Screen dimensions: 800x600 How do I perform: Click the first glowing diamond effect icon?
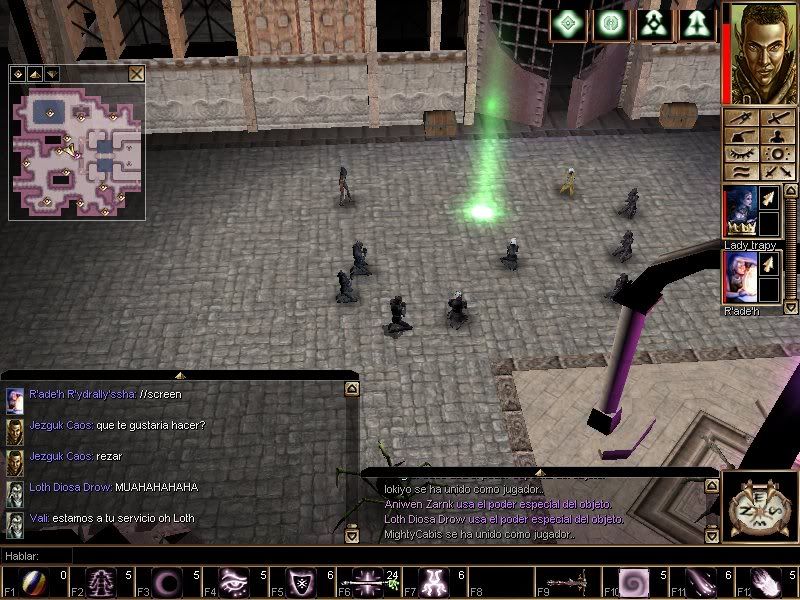(570, 25)
